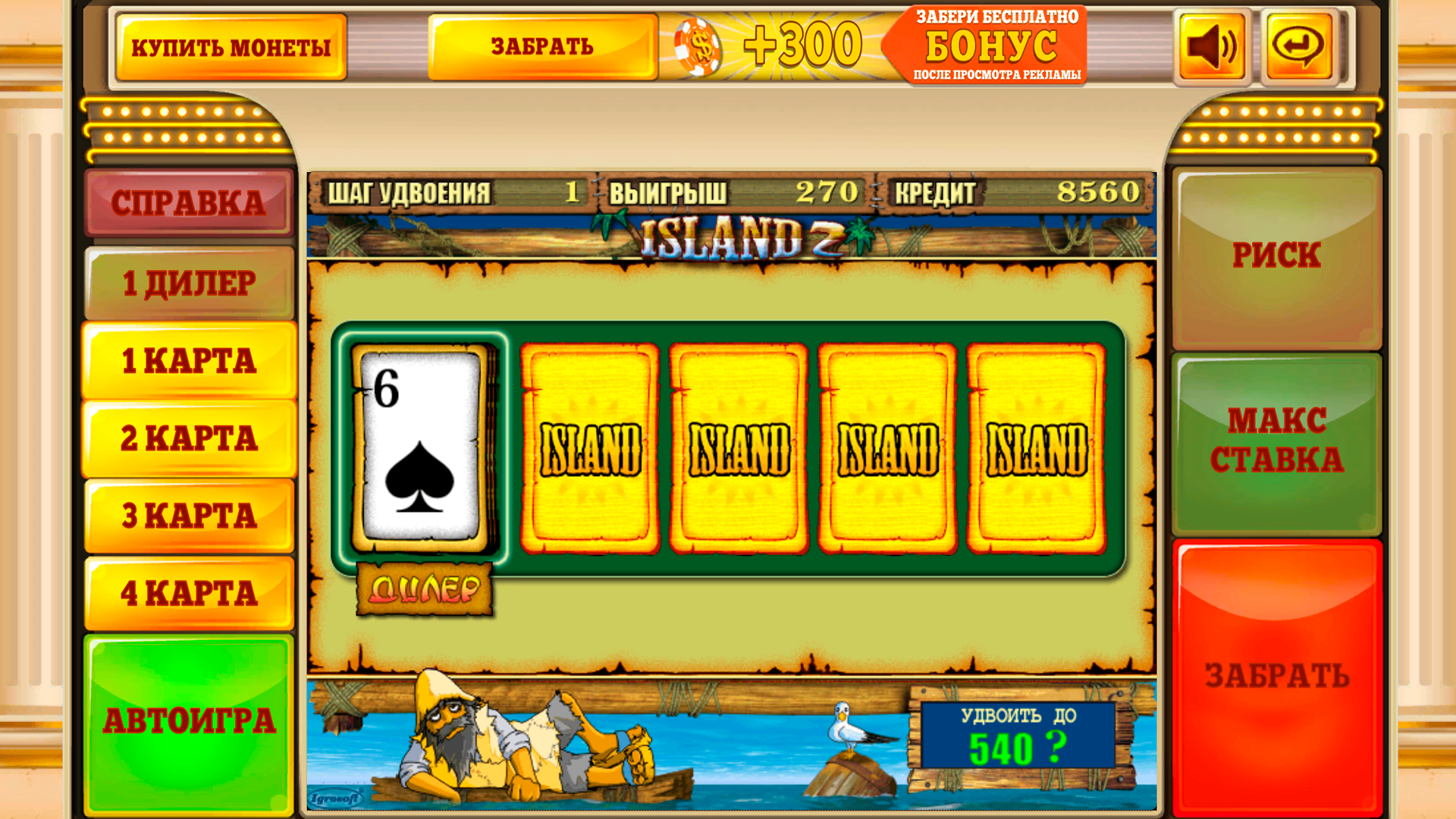Flip the second face-down ISLAND card
The width and height of the screenshot is (1456, 819).
pos(739,447)
